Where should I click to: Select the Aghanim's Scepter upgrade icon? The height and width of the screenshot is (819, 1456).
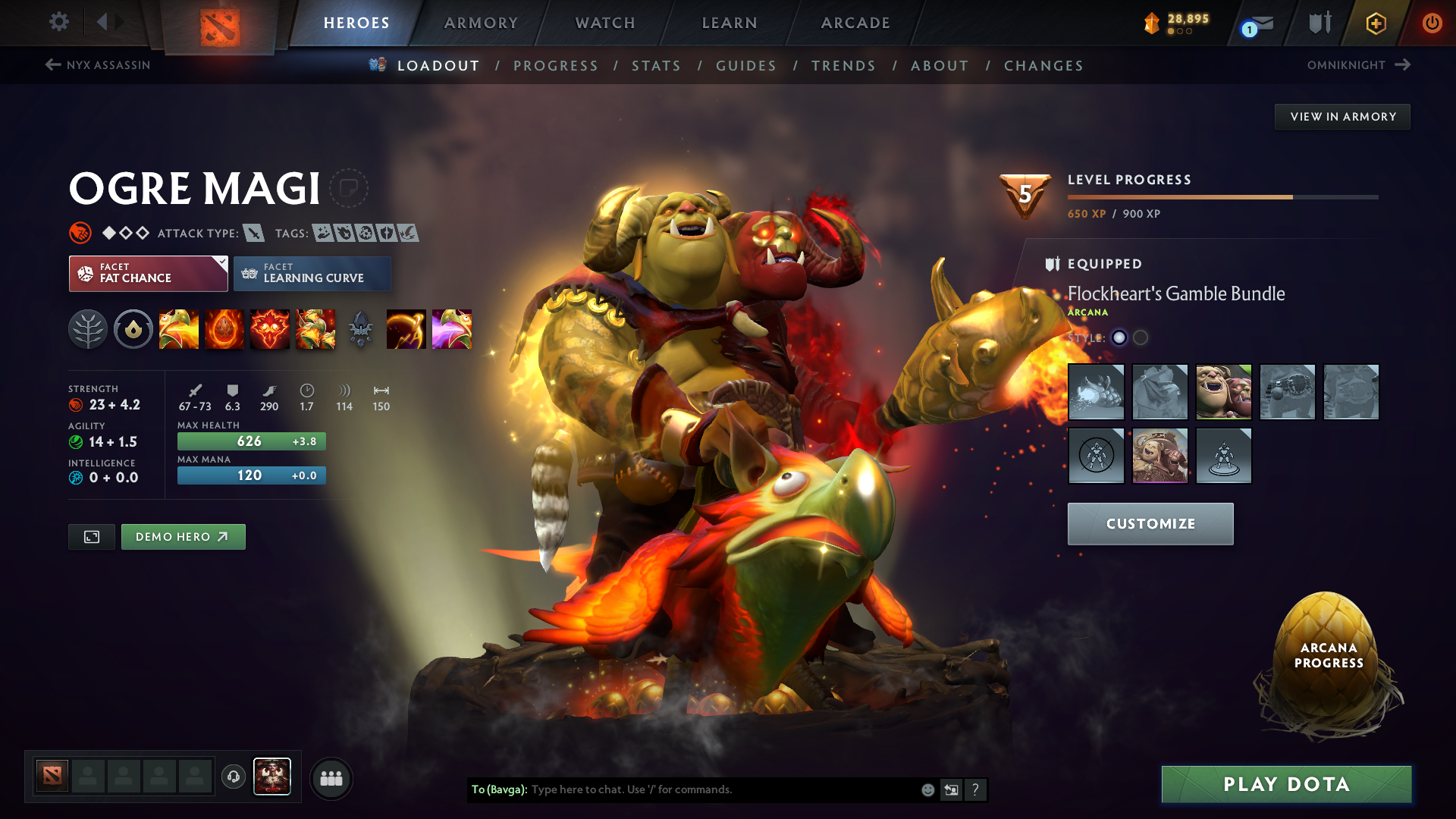(x=361, y=329)
